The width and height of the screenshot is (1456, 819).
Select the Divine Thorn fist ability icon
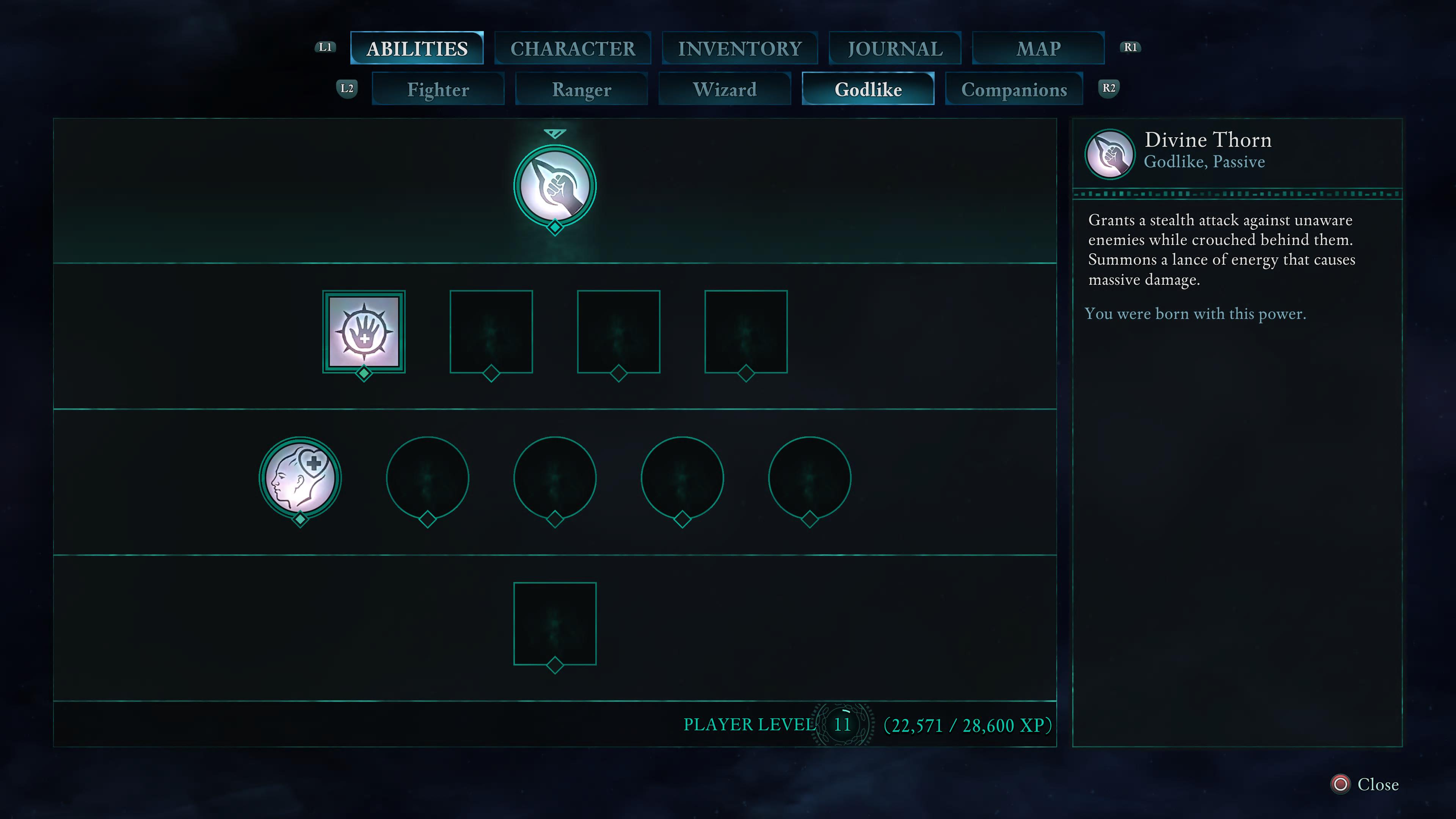[x=554, y=187]
